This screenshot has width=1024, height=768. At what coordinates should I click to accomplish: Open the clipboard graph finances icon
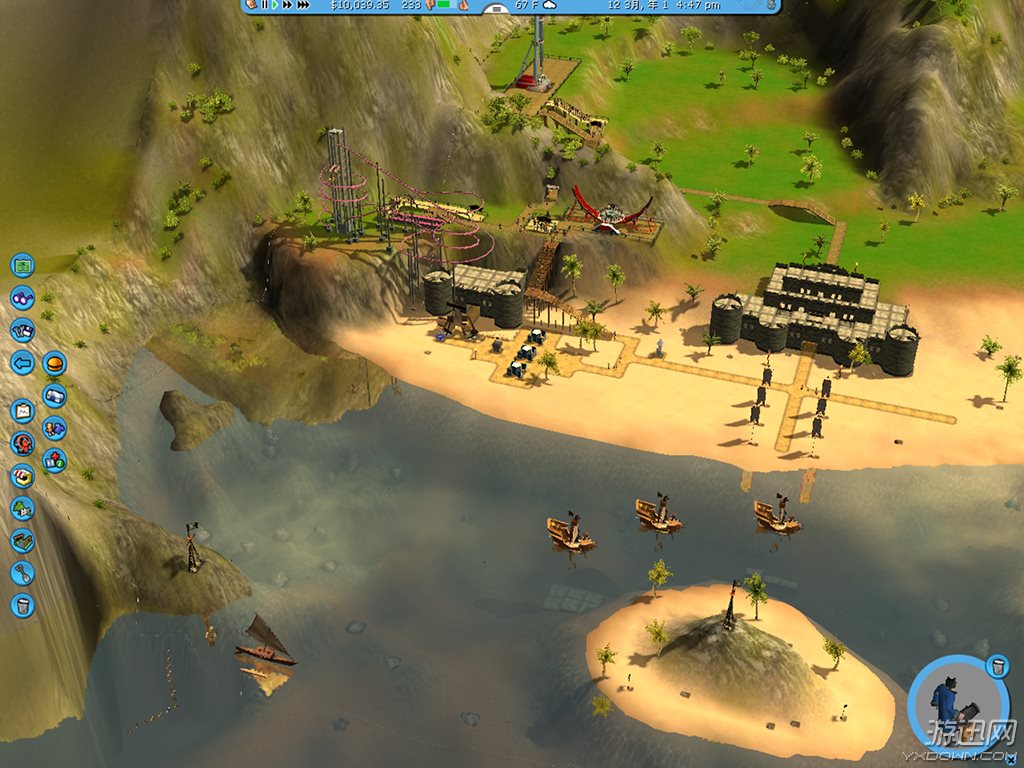(22, 410)
